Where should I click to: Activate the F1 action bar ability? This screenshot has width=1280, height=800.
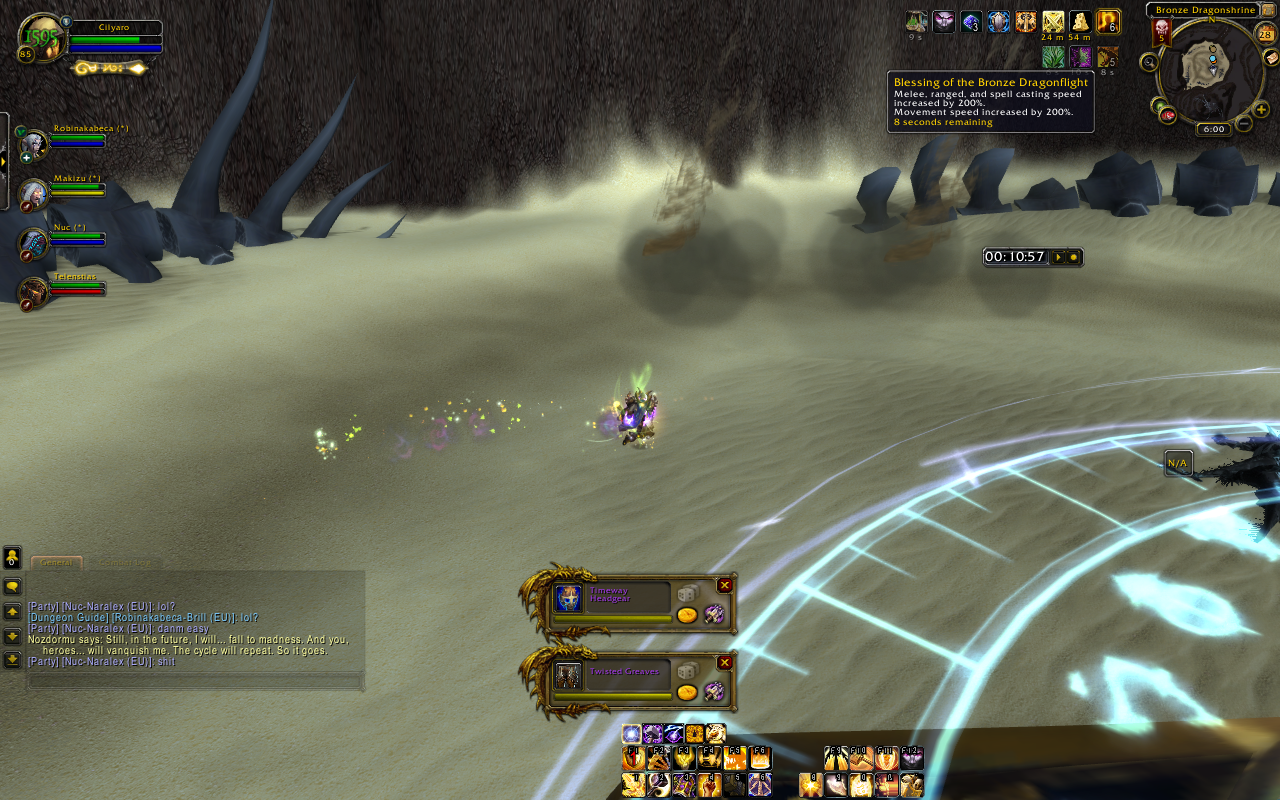pyautogui.click(x=633, y=759)
